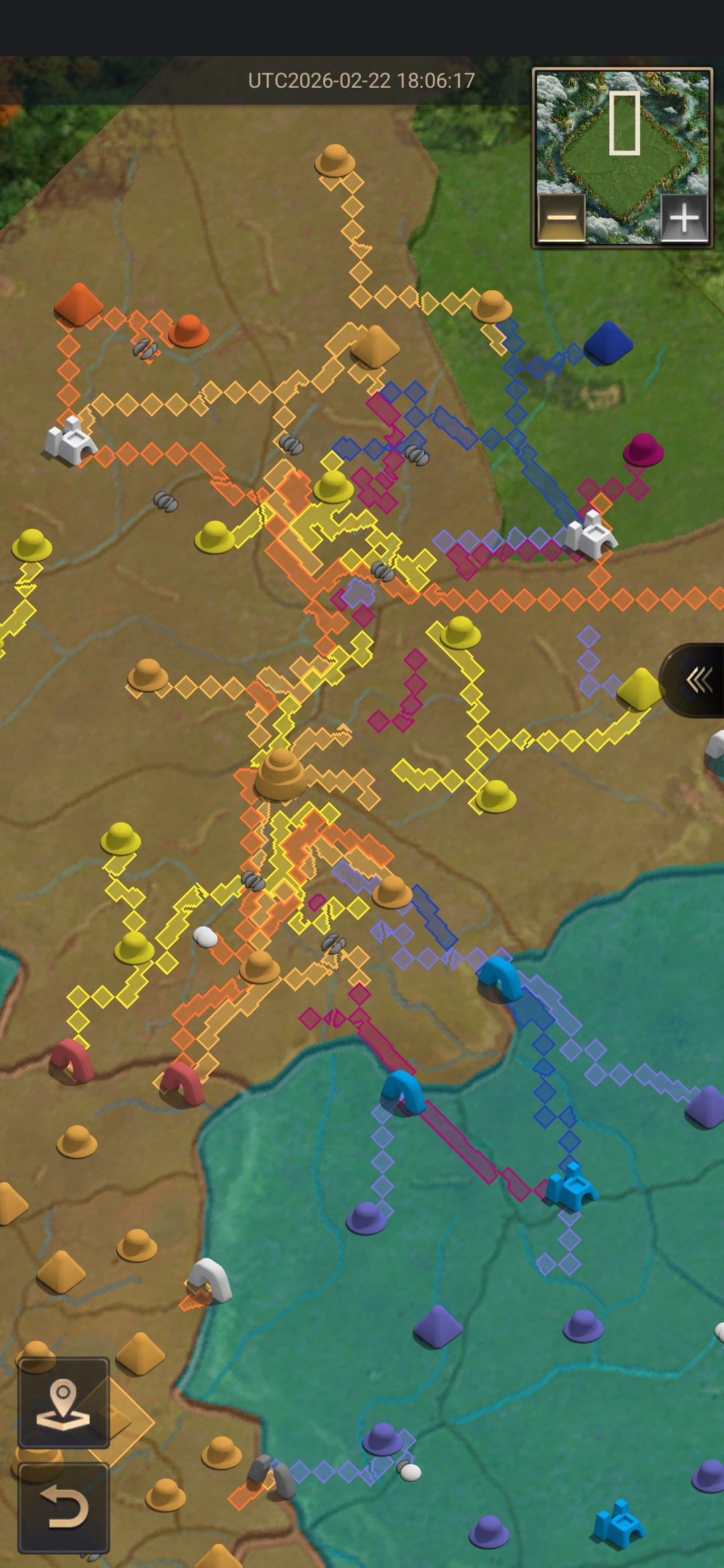Zoom out the map with the minus button

(562, 218)
